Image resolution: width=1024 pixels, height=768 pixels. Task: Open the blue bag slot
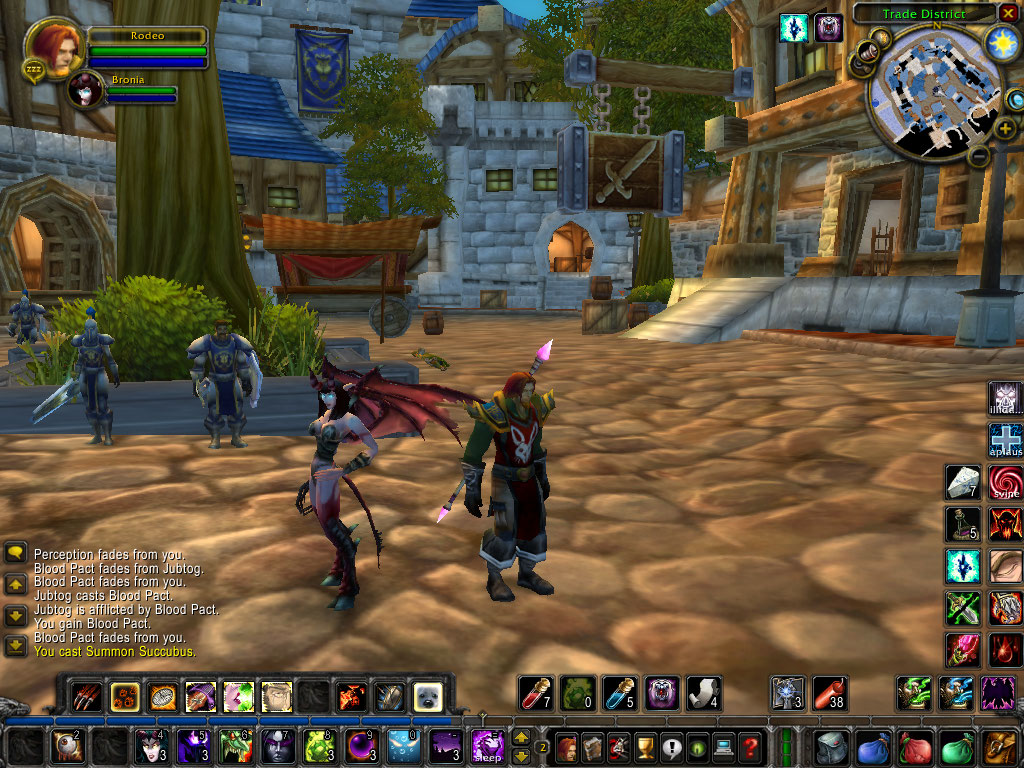pyautogui.click(x=873, y=747)
